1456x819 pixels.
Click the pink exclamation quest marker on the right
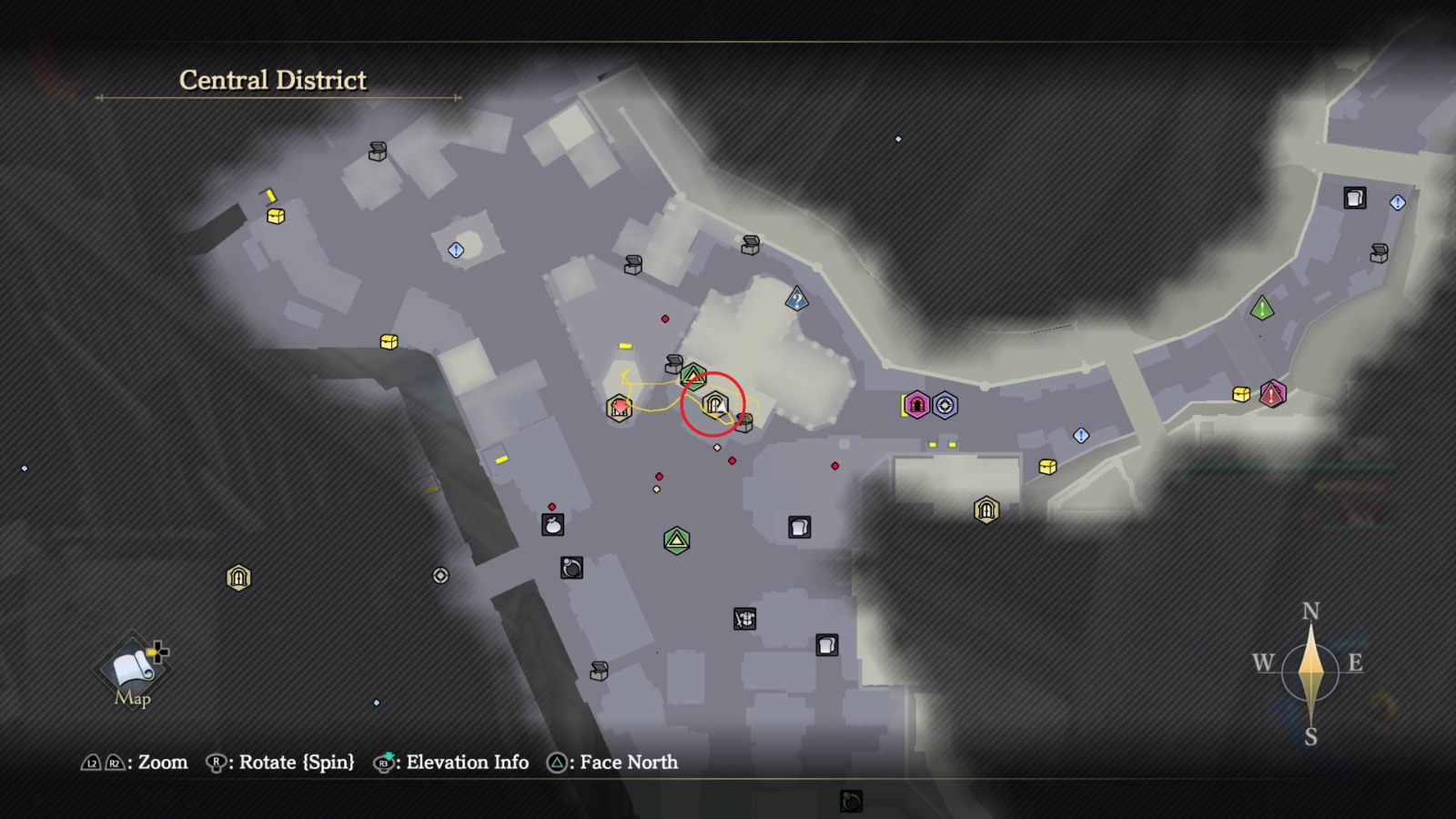coord(1272,395)
